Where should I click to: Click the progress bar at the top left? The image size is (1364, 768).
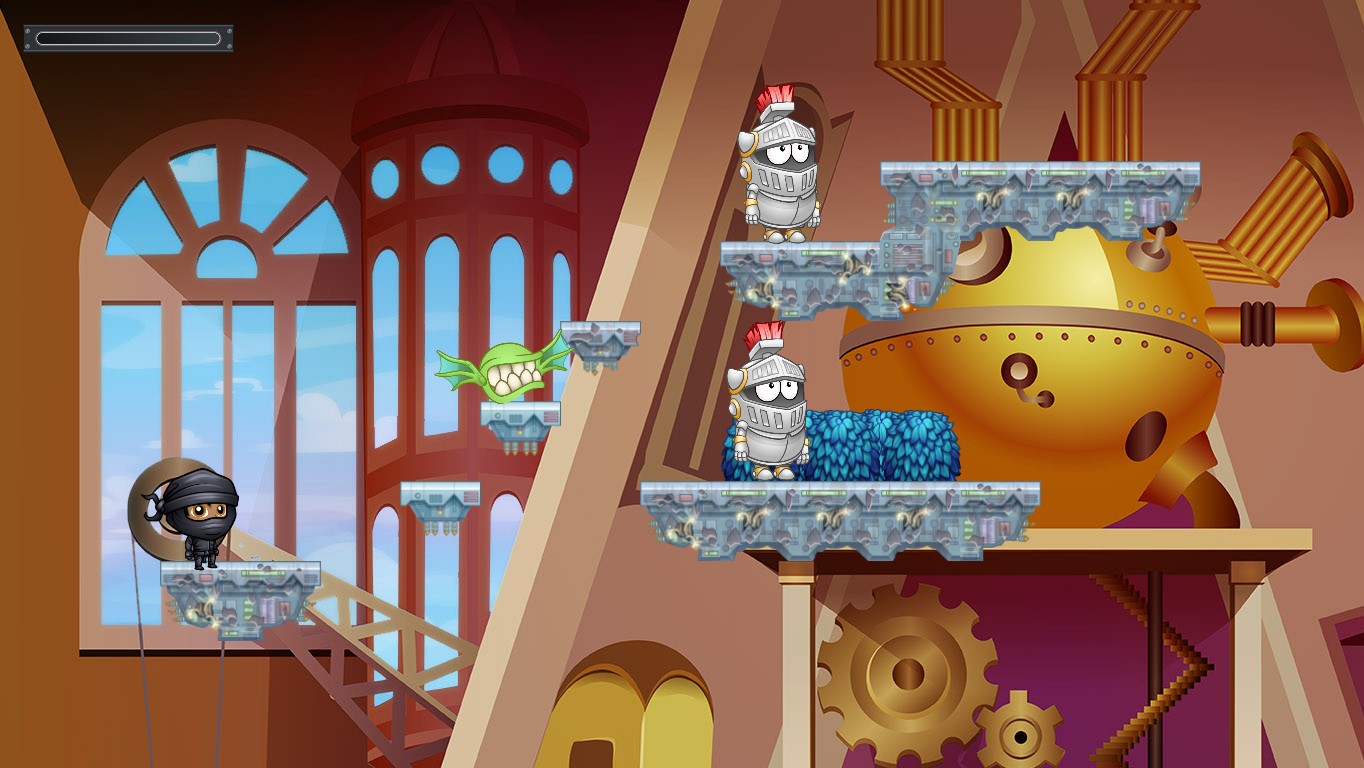click(127, 37)
